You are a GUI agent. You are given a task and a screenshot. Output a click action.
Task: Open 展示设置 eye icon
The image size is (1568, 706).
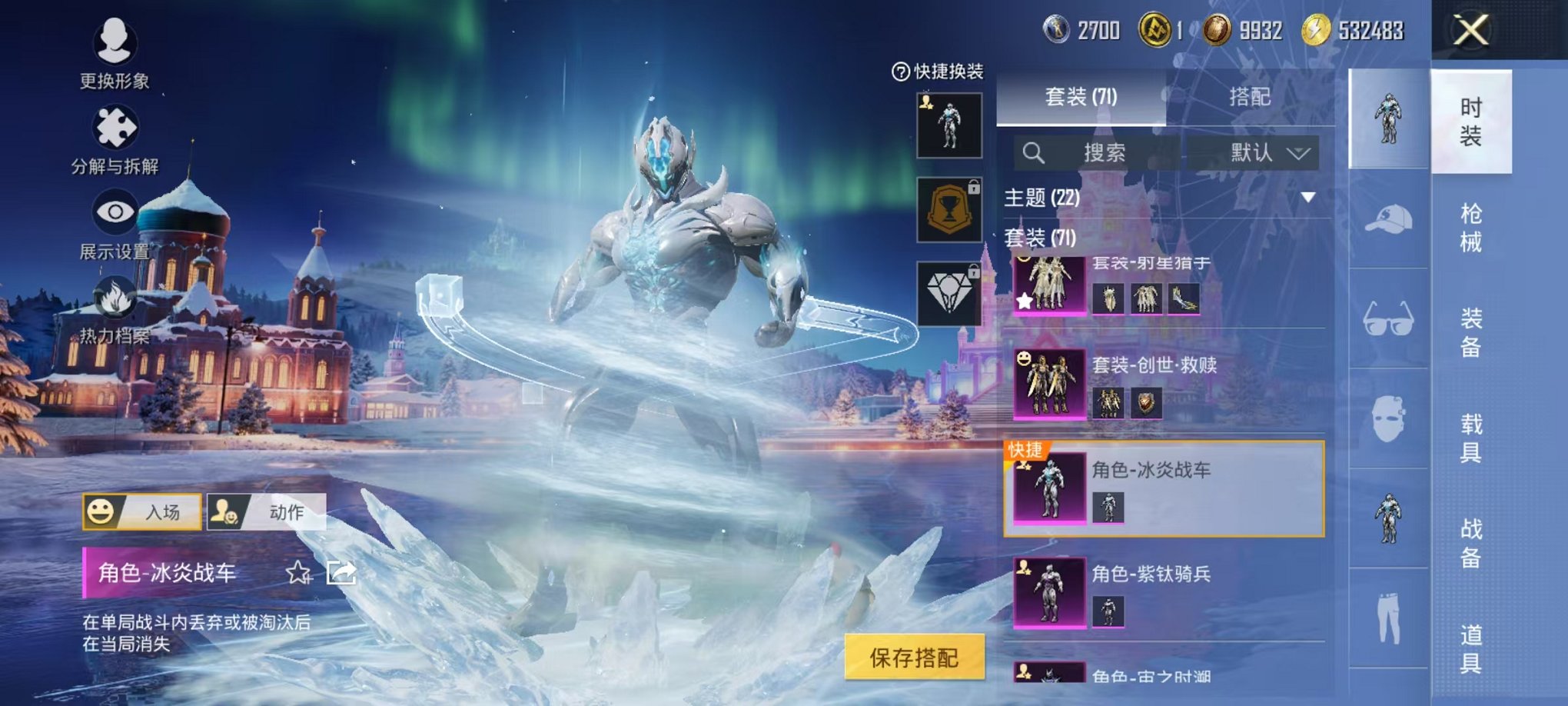point(115,211)
